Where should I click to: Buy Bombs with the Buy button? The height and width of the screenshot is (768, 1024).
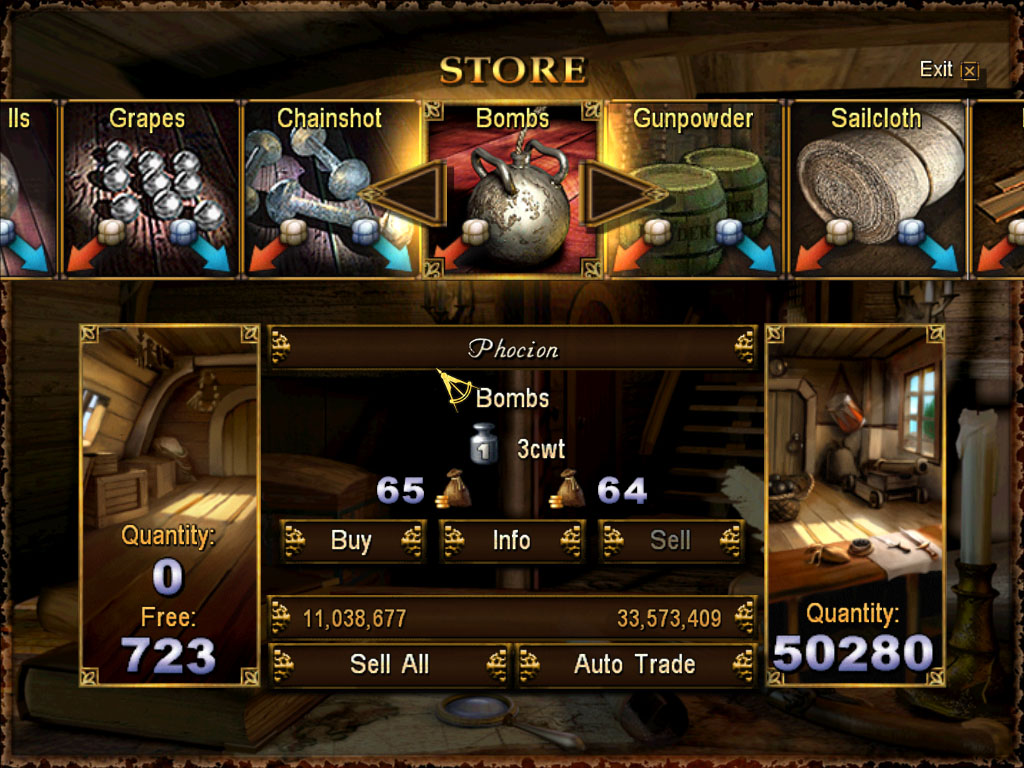point(352,541)
